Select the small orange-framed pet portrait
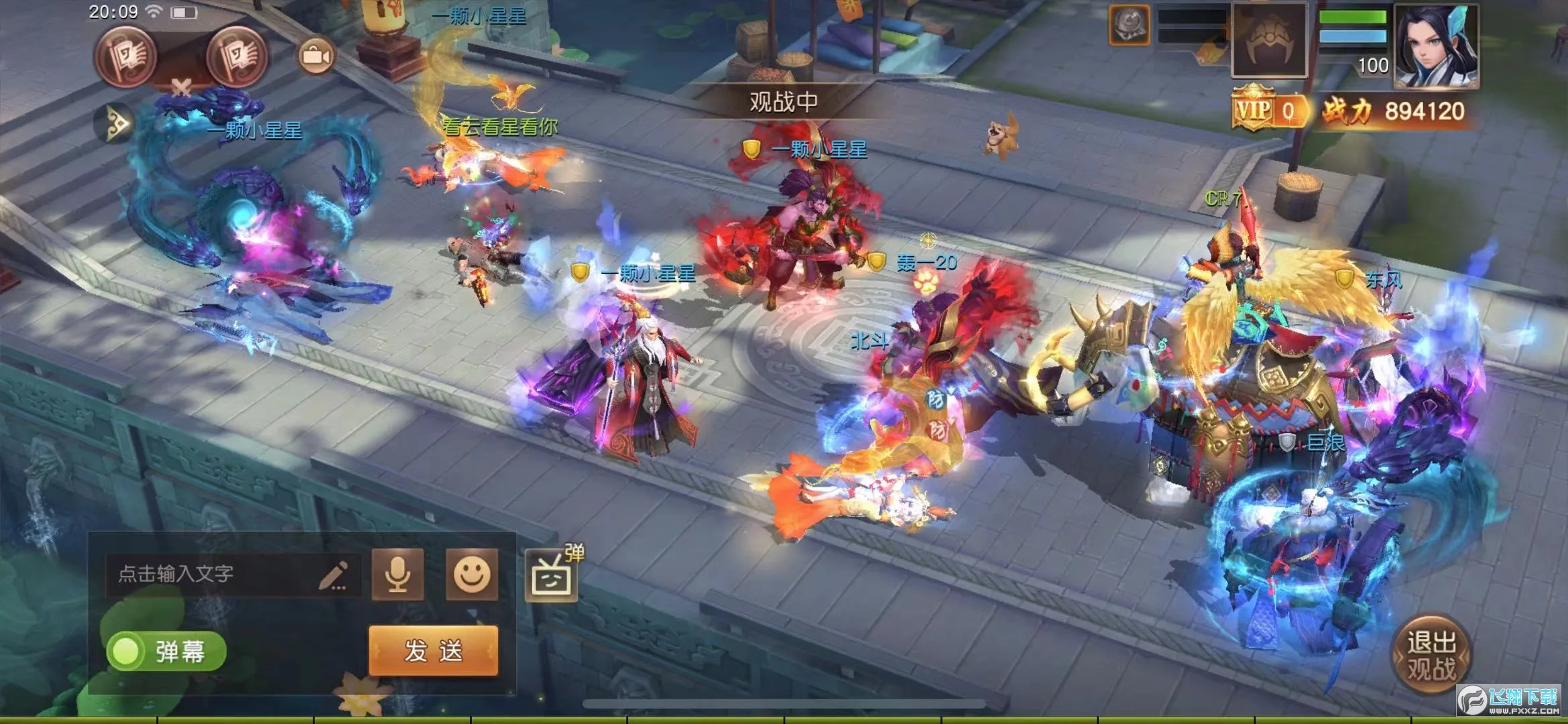1568x724 pixels. tap(1130, 25)
